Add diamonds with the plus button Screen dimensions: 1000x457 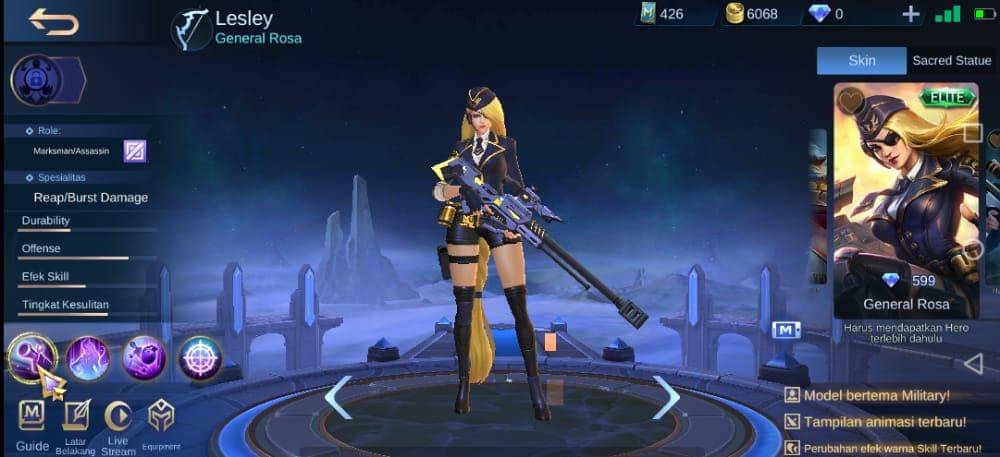[x=910, y=14]
